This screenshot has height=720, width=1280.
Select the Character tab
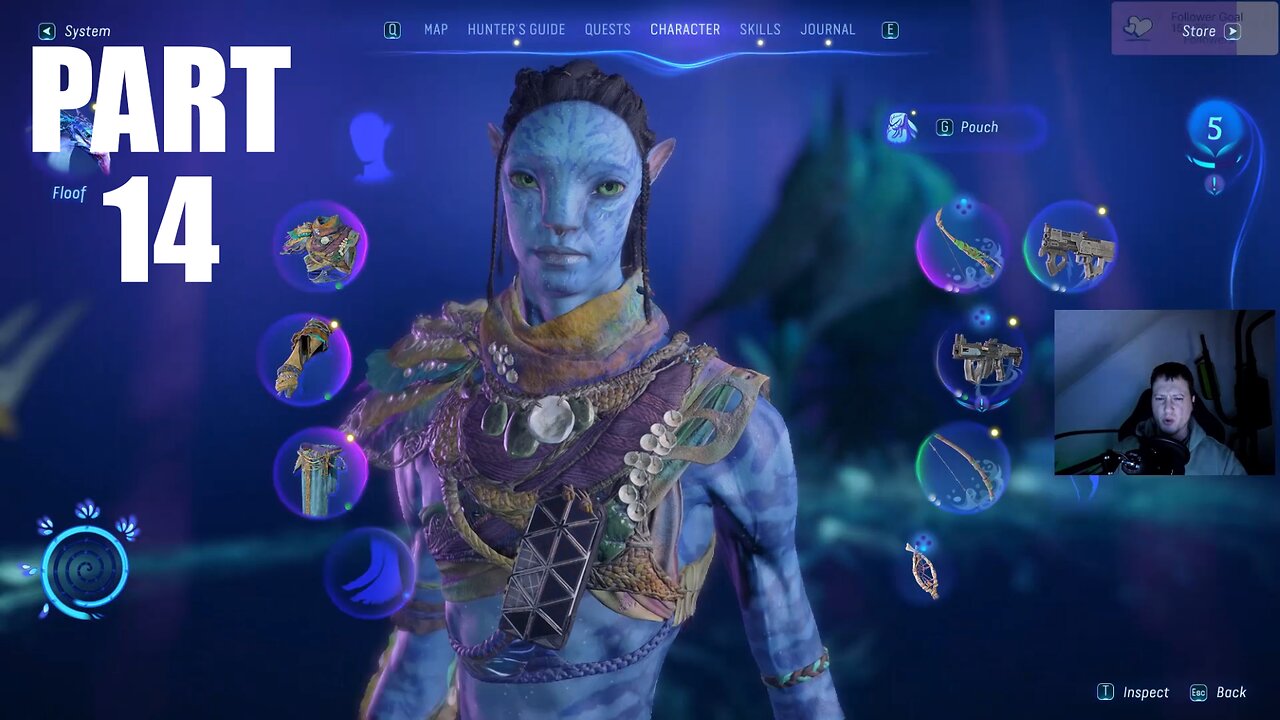click(685, 30)
